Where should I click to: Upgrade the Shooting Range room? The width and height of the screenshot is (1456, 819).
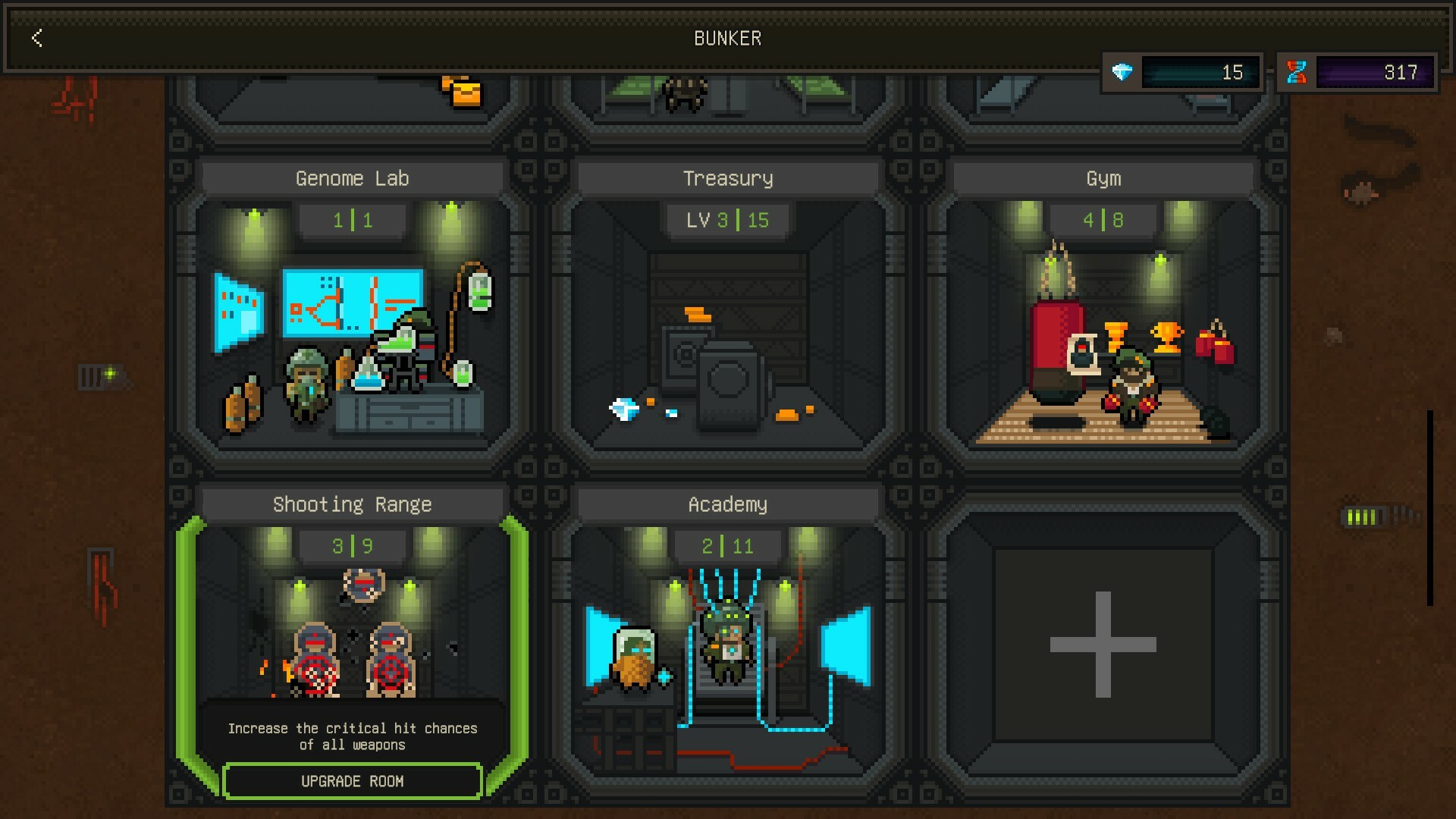click(x=353, y=781)
